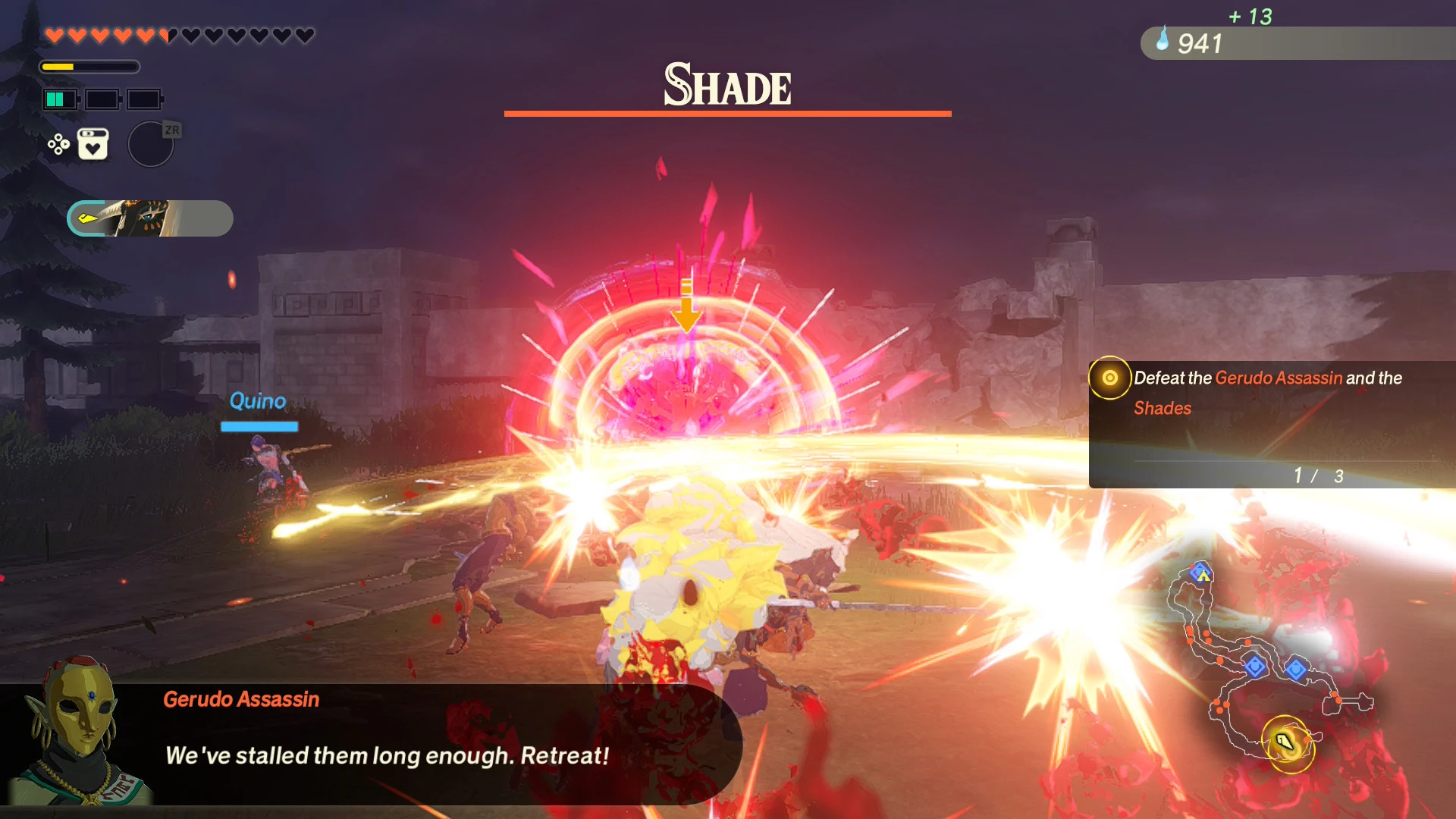Click the 1 / 3 objective counter
Viewport: 1456px width, 819px height.
point(1318,475)
